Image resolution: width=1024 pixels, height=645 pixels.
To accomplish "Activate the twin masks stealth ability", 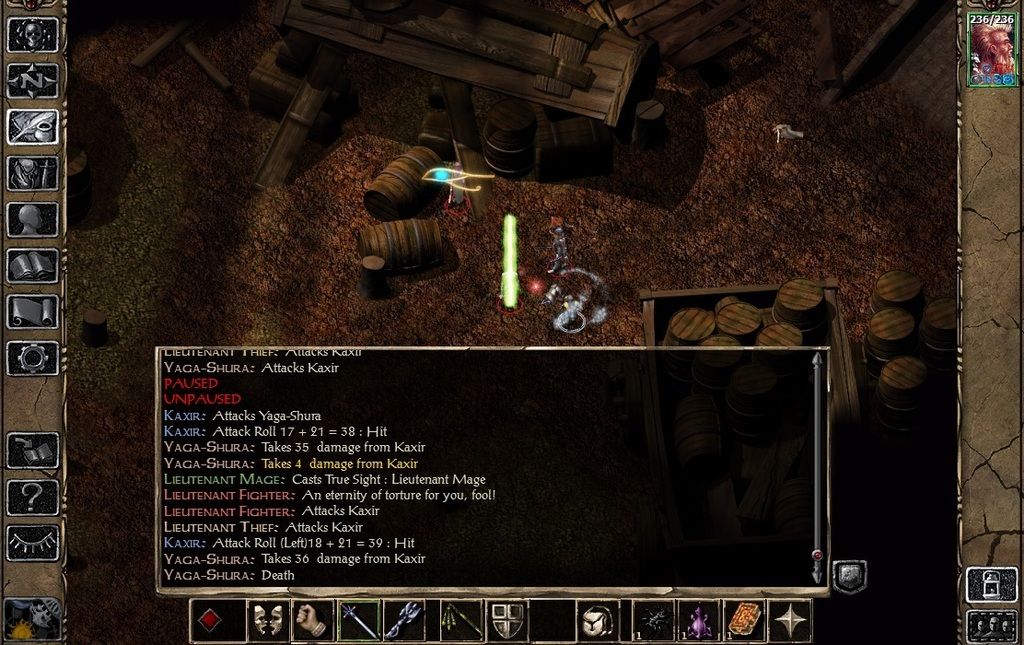I will (266, 621).
